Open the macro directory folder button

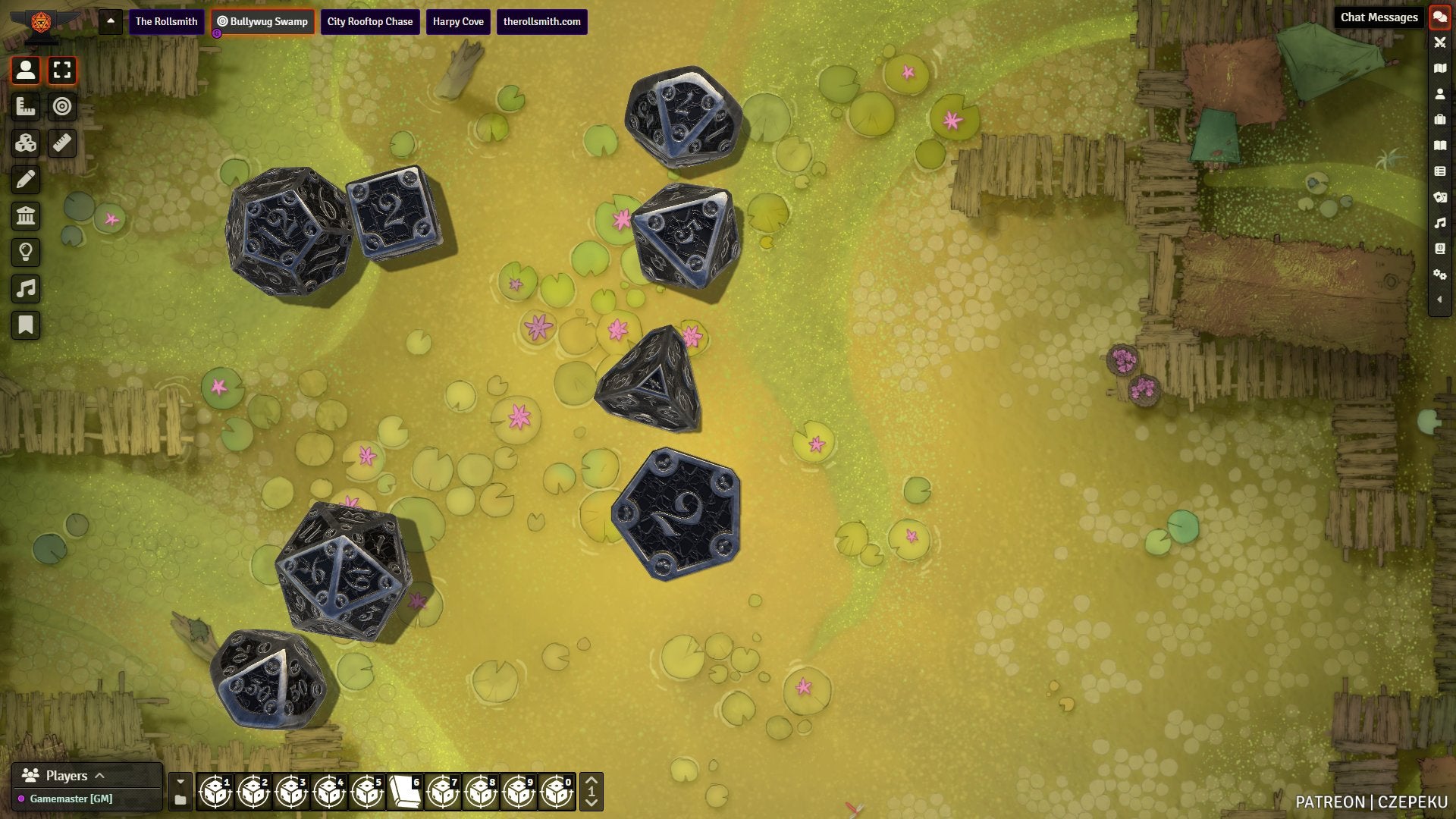click(x=180, y=800)
